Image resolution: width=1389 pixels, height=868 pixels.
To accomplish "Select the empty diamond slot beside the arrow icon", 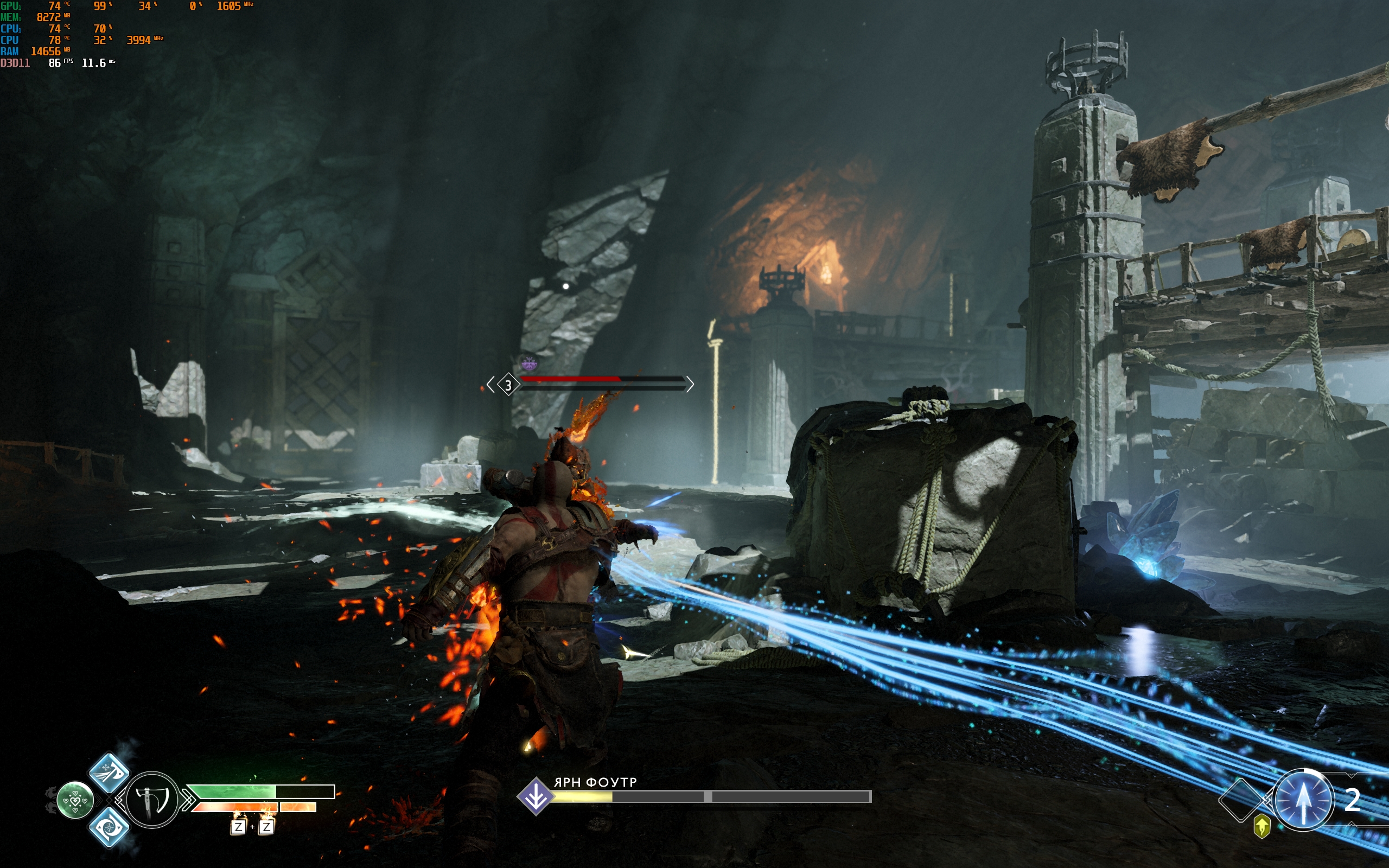I will [x=1240, y=800].
